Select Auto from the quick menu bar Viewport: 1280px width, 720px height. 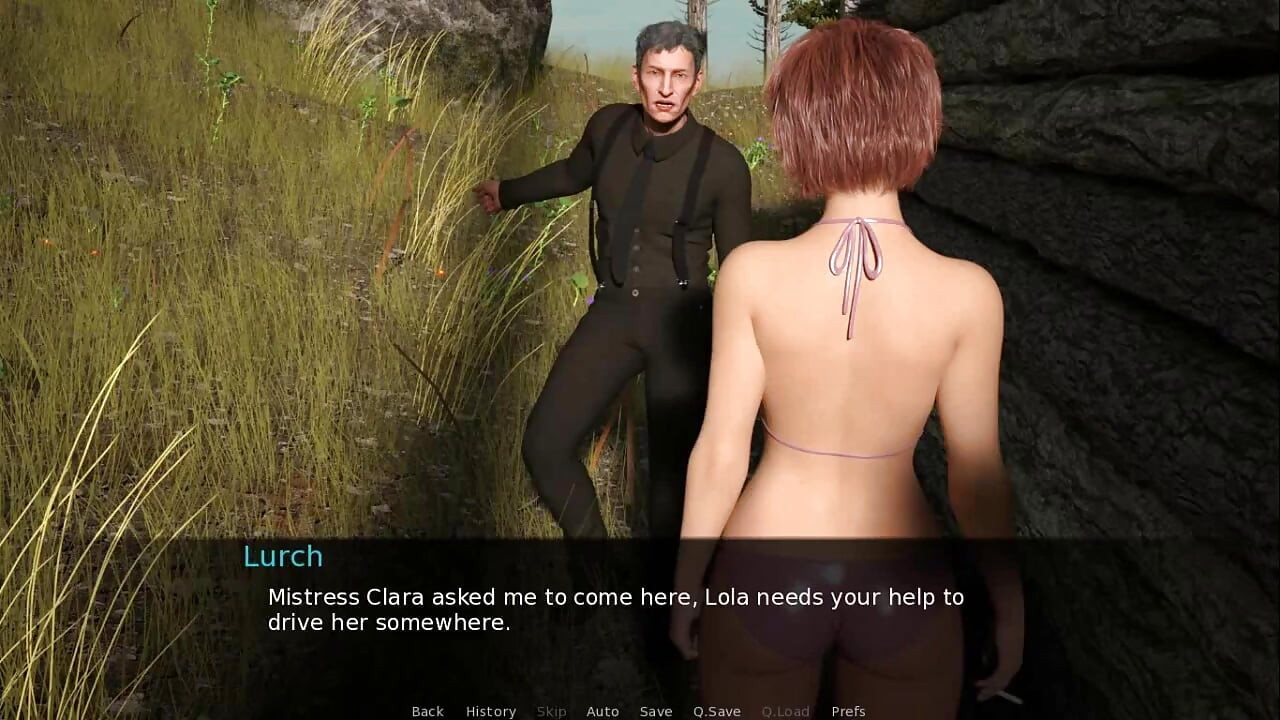pos(603,711)
